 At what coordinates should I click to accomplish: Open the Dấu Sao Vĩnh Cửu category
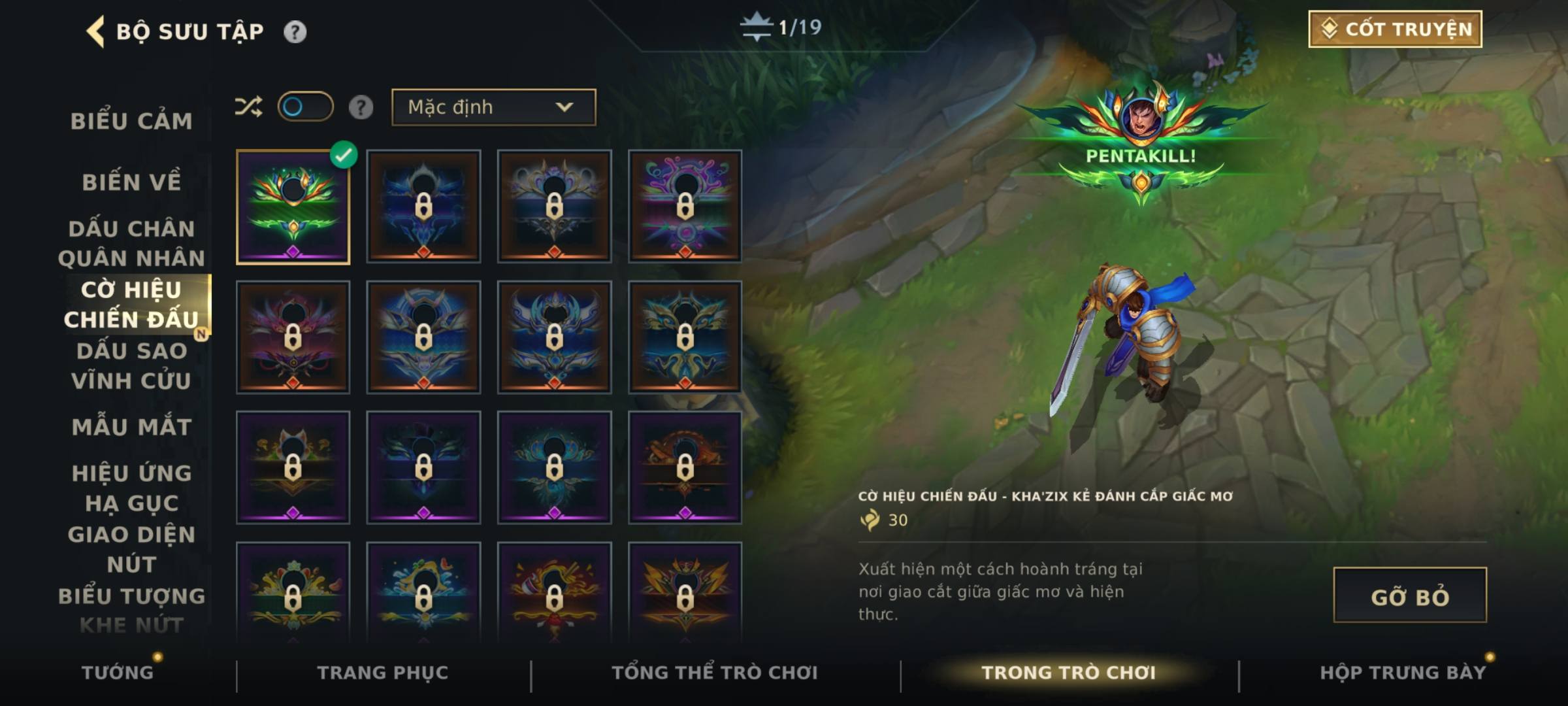(x=132, y=365)
